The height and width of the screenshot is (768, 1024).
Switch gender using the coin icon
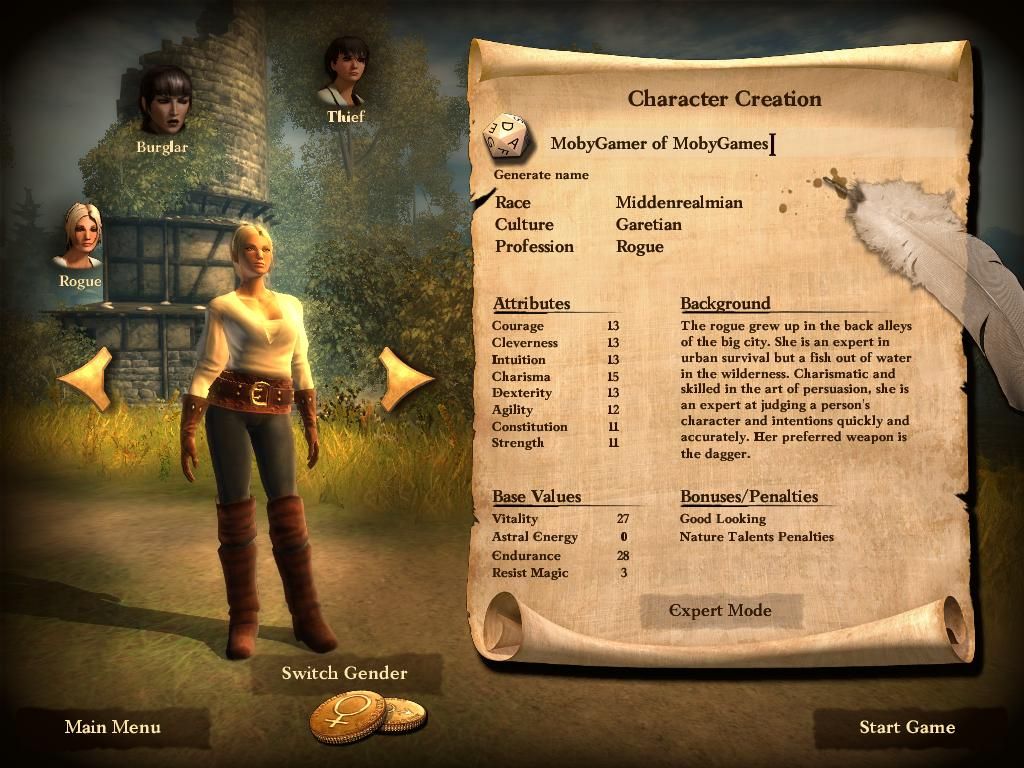point(349,716)
